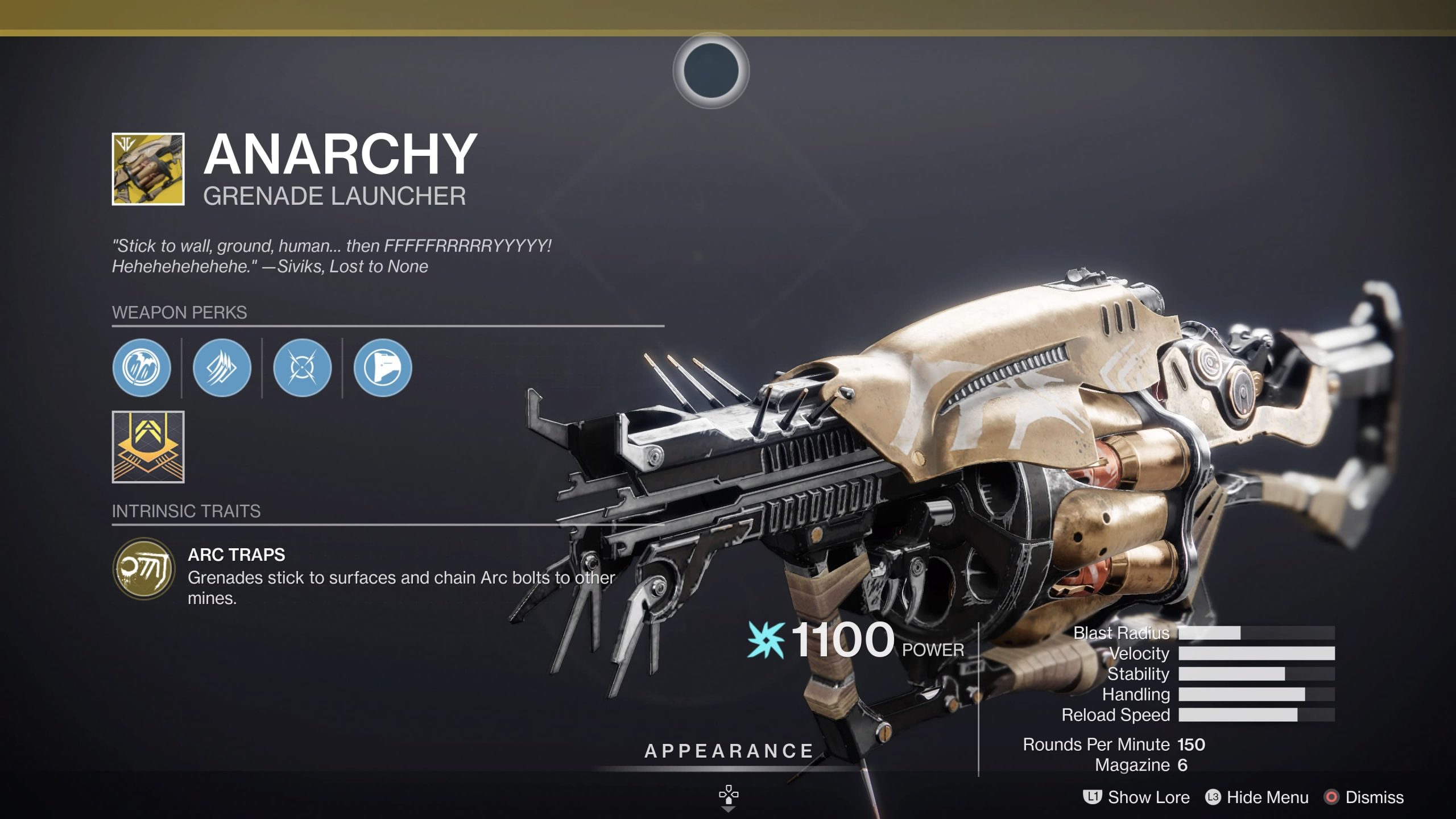
Task: Select the Volatile Launch barrel perk icon
Action: coord(144,369)
